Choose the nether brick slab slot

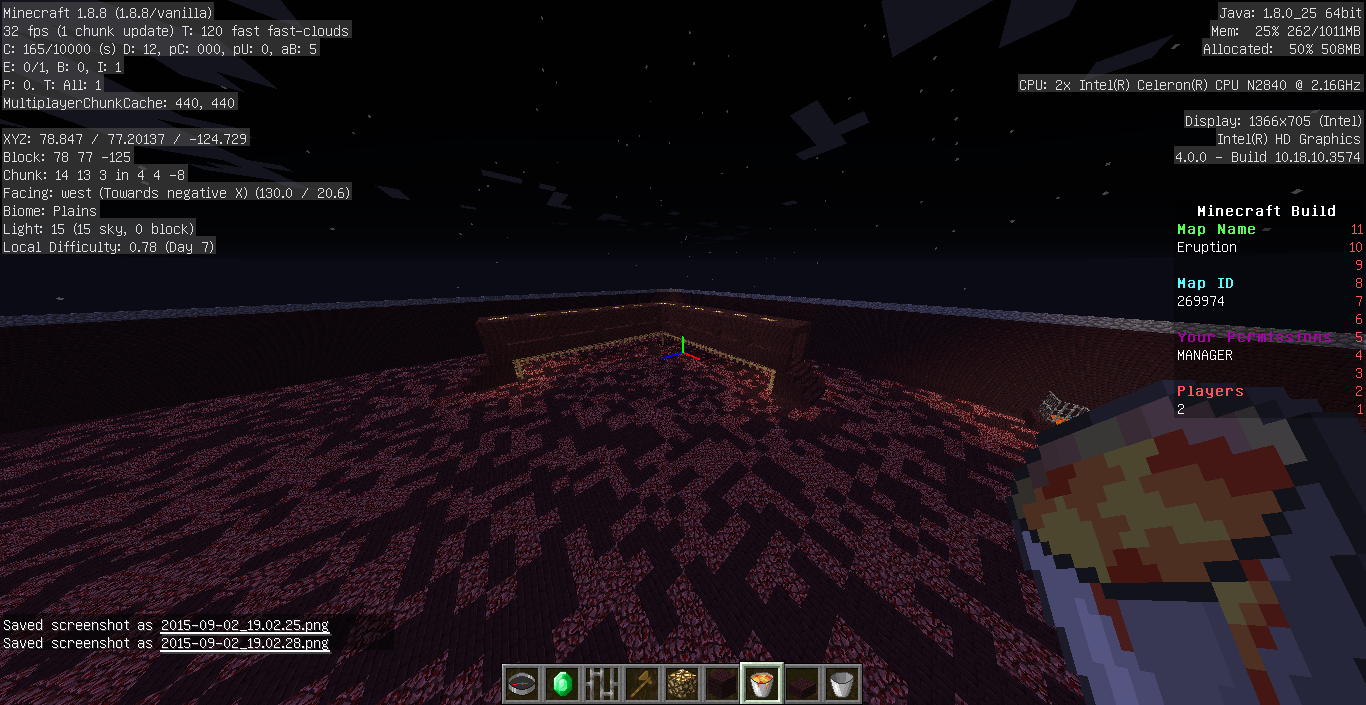pos(803,684)
